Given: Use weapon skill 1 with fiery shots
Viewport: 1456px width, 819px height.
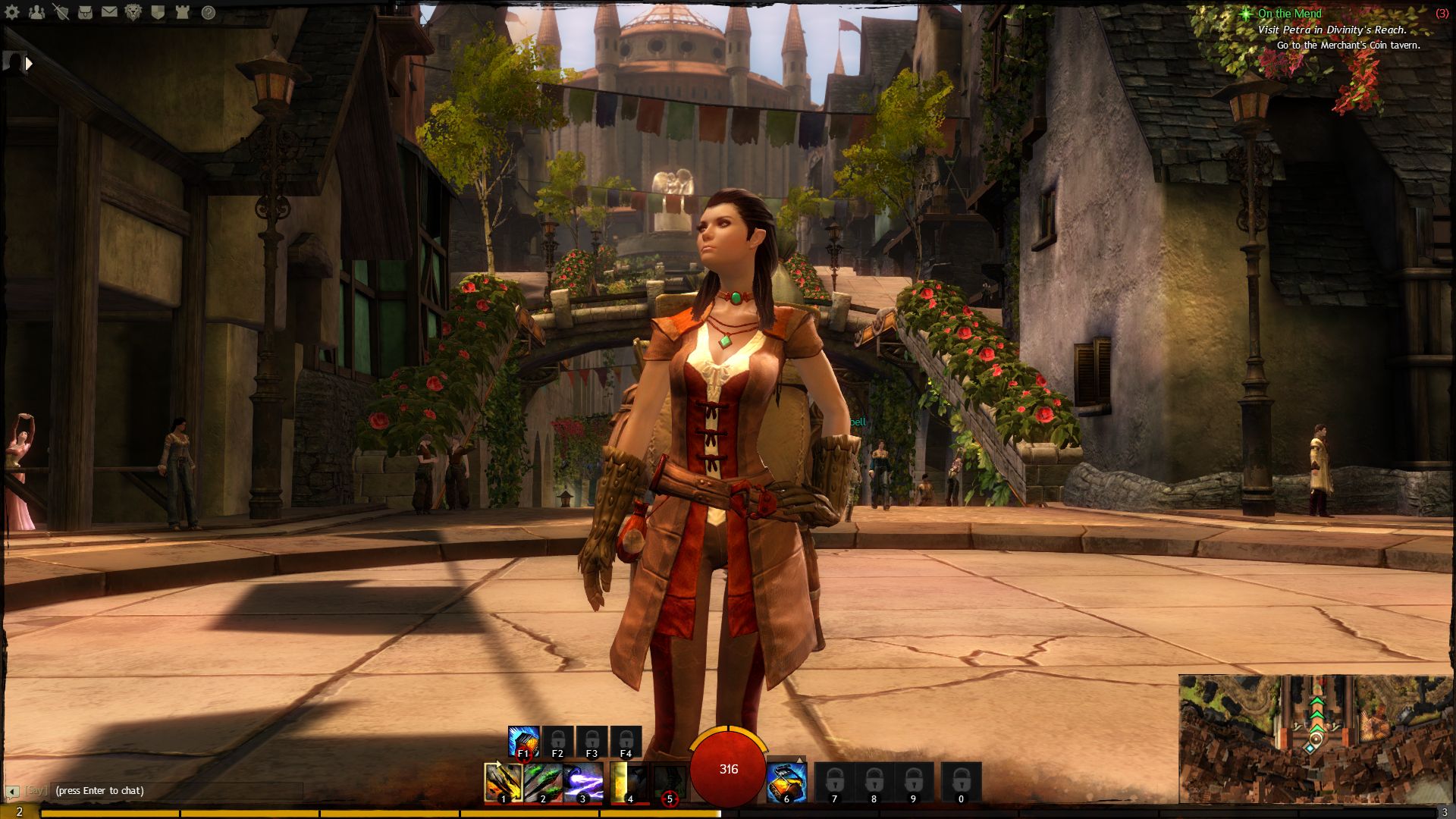Looking at the screenshot, I should pos(503,782).
